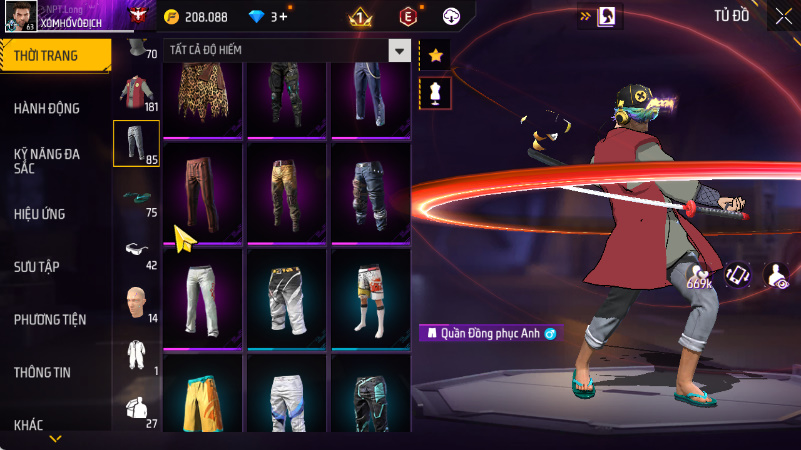Open the gold coin balance 208.088
The height and width of the screenshot is (450, 801).
tap(196, 17)
